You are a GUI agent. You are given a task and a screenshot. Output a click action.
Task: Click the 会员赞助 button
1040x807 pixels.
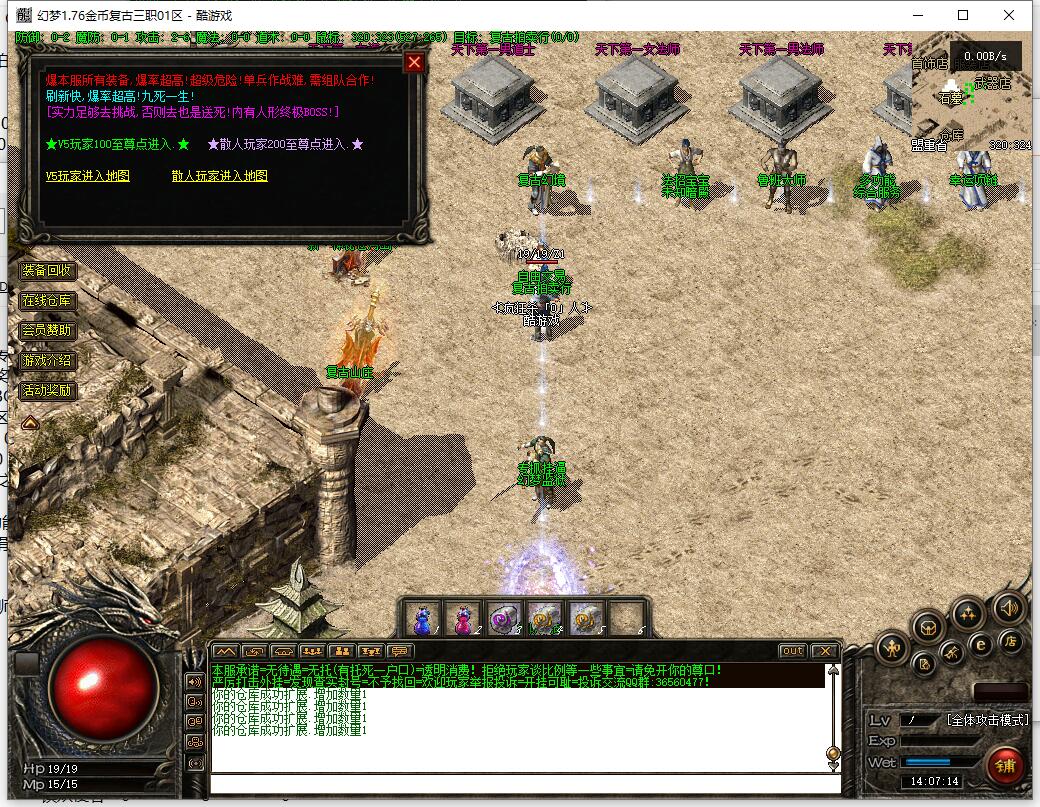[47, 330]
